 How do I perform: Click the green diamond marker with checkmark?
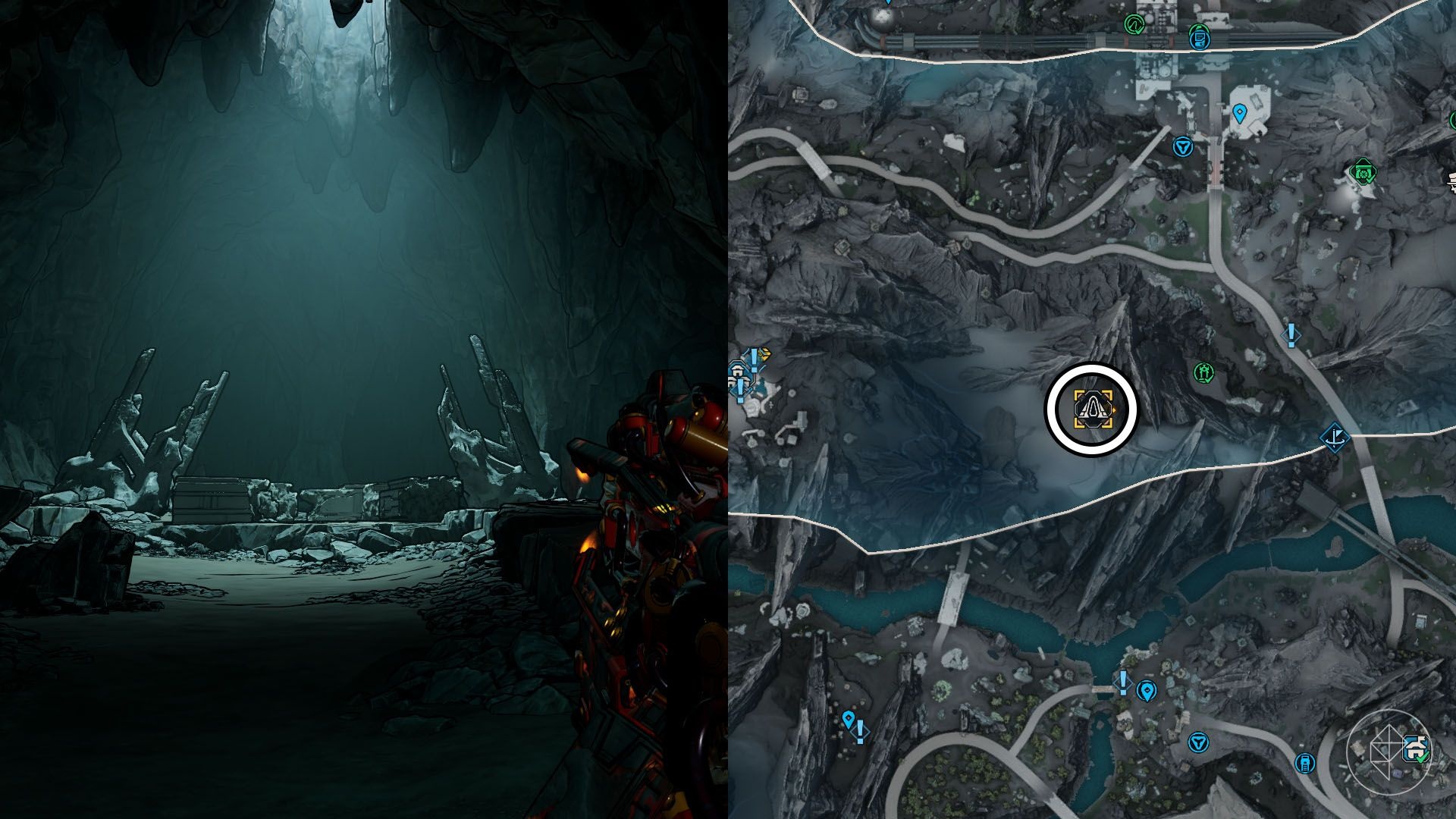pos(1363,172)
